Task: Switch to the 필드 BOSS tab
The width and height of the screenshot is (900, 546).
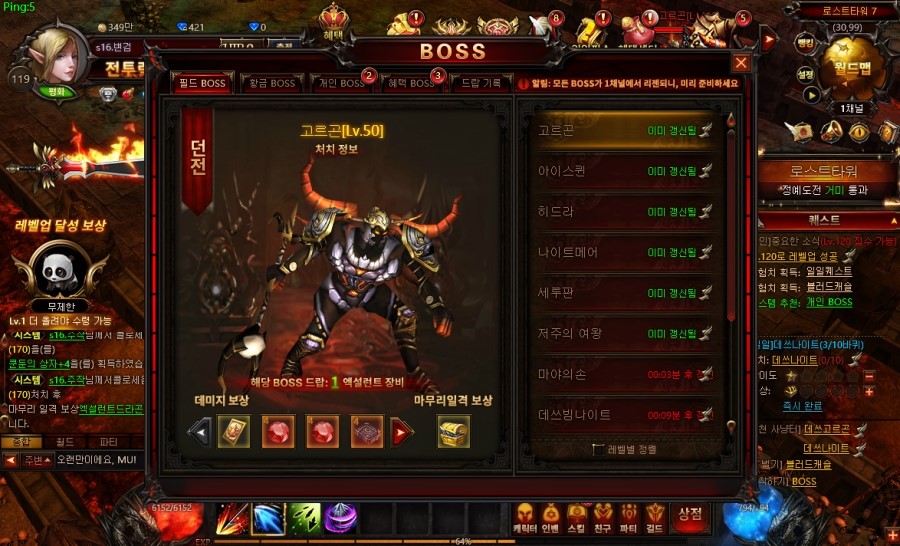Action: point(203,84)
